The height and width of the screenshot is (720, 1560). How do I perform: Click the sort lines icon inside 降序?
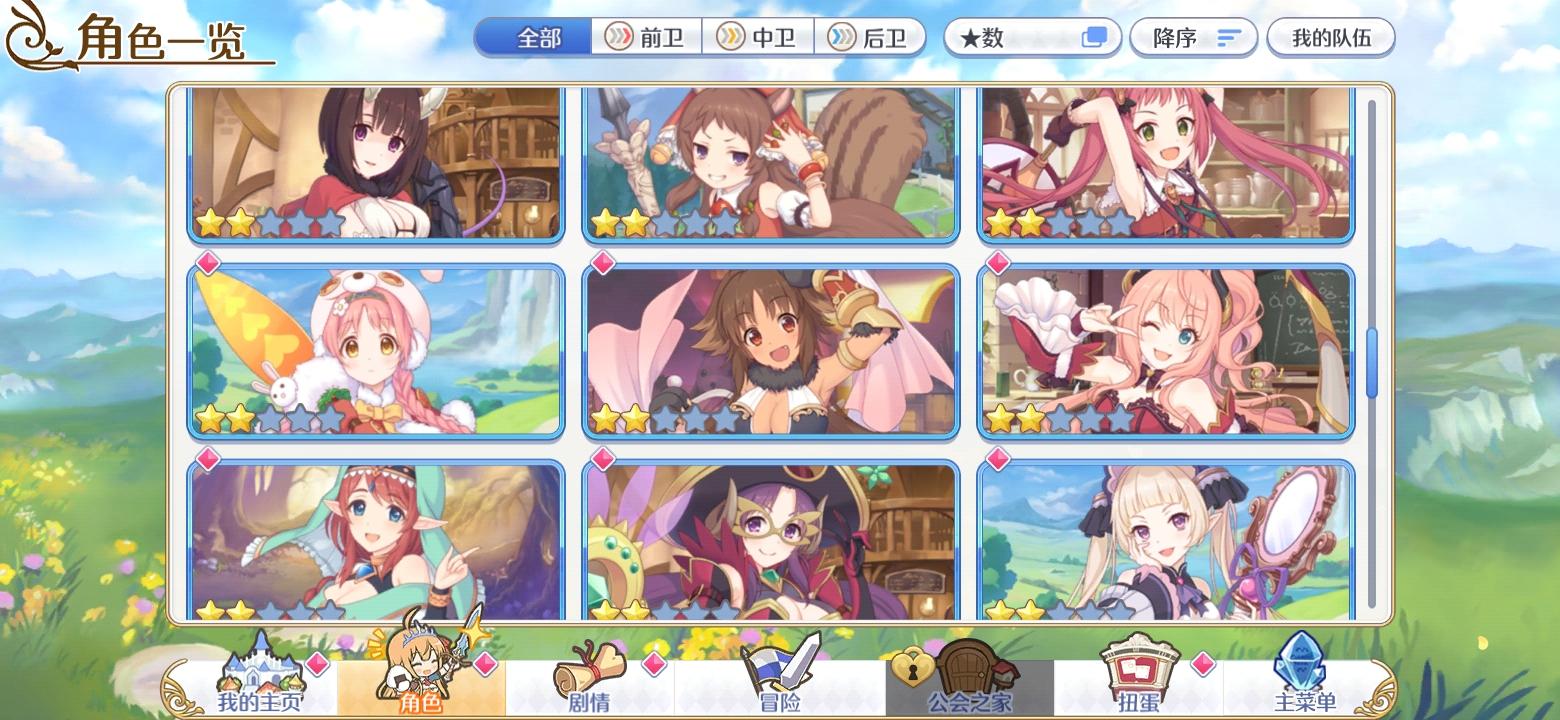click(x=1226, y=37)
